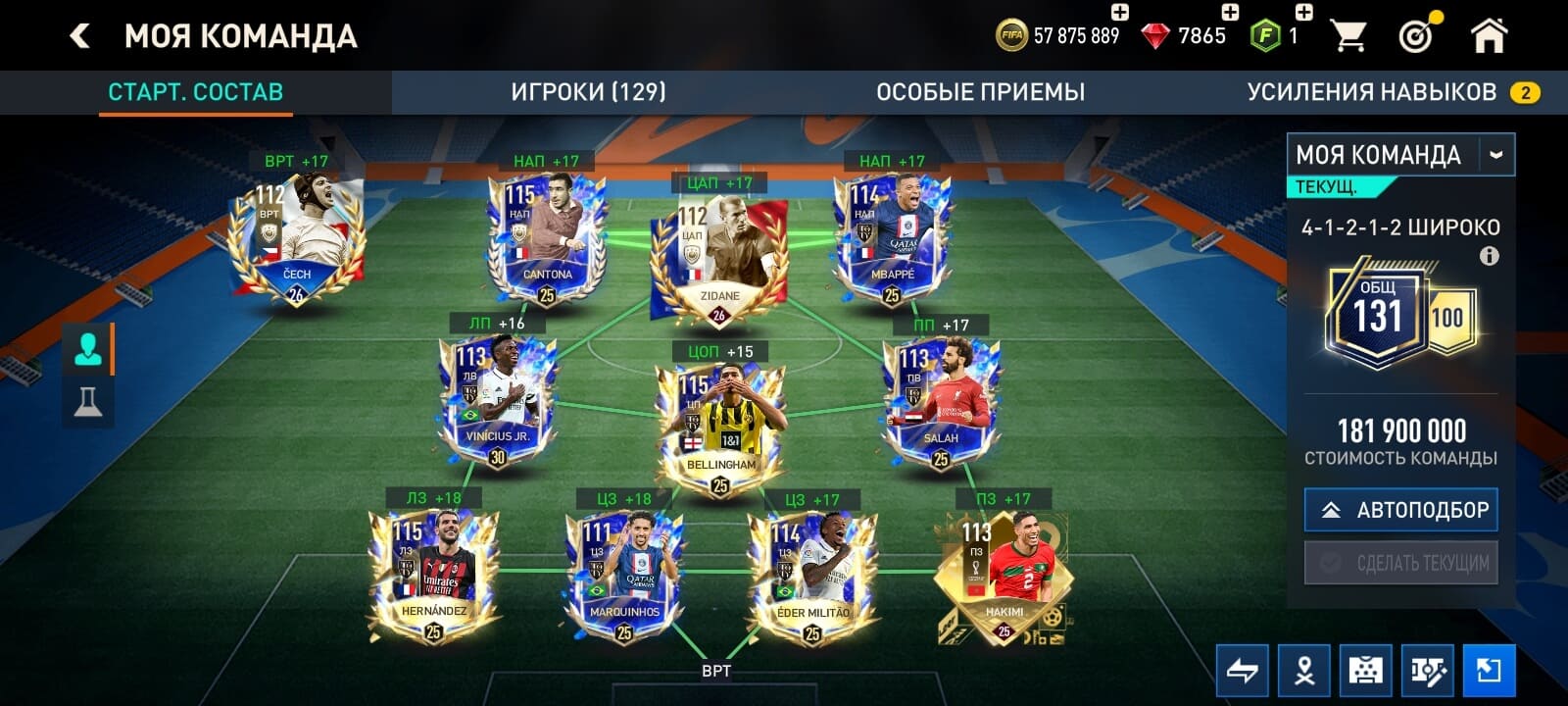The width and height of the screenshot is (1568, 706).
Task: Select the Hakimi player card
Action: click(1003, 579)
